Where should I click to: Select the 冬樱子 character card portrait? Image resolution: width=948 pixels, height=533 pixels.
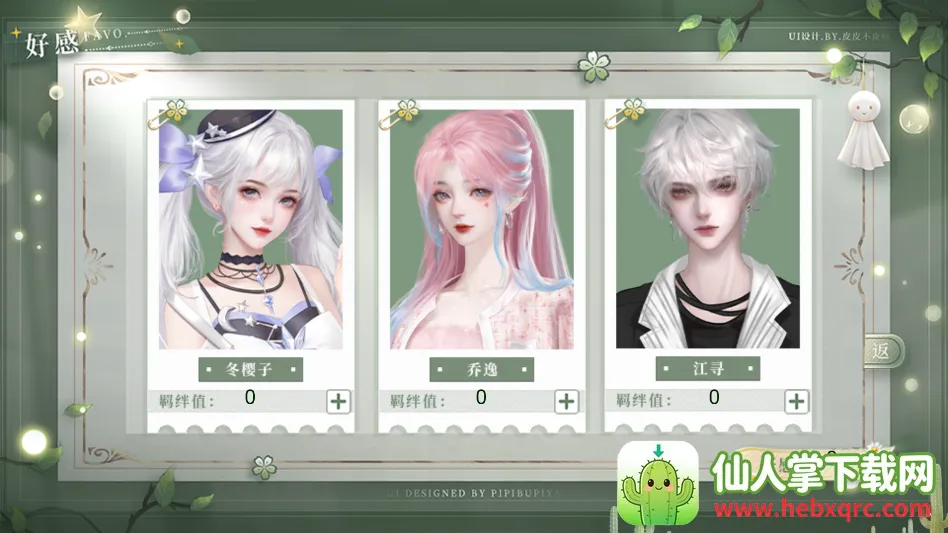tap(250, 228)
